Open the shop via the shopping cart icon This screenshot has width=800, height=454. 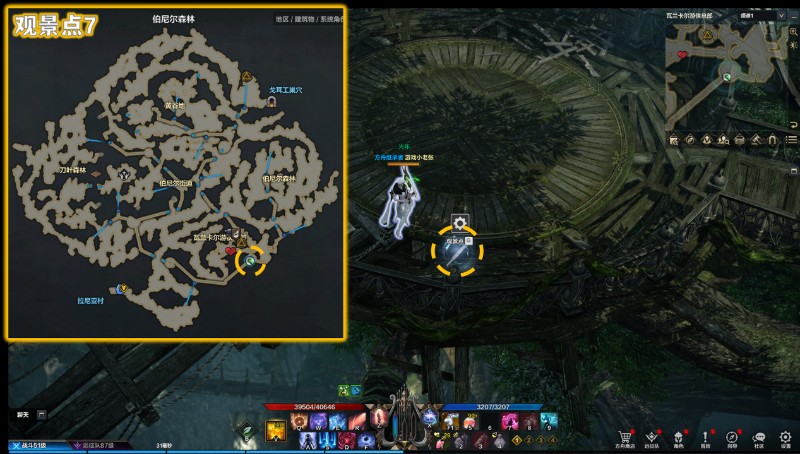[x=626, y=437]
